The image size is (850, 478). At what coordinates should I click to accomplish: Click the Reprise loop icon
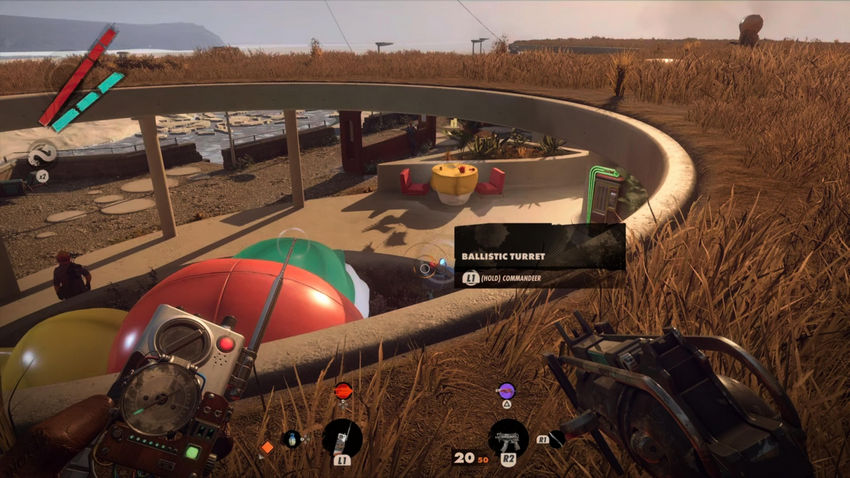click(42, 154)
